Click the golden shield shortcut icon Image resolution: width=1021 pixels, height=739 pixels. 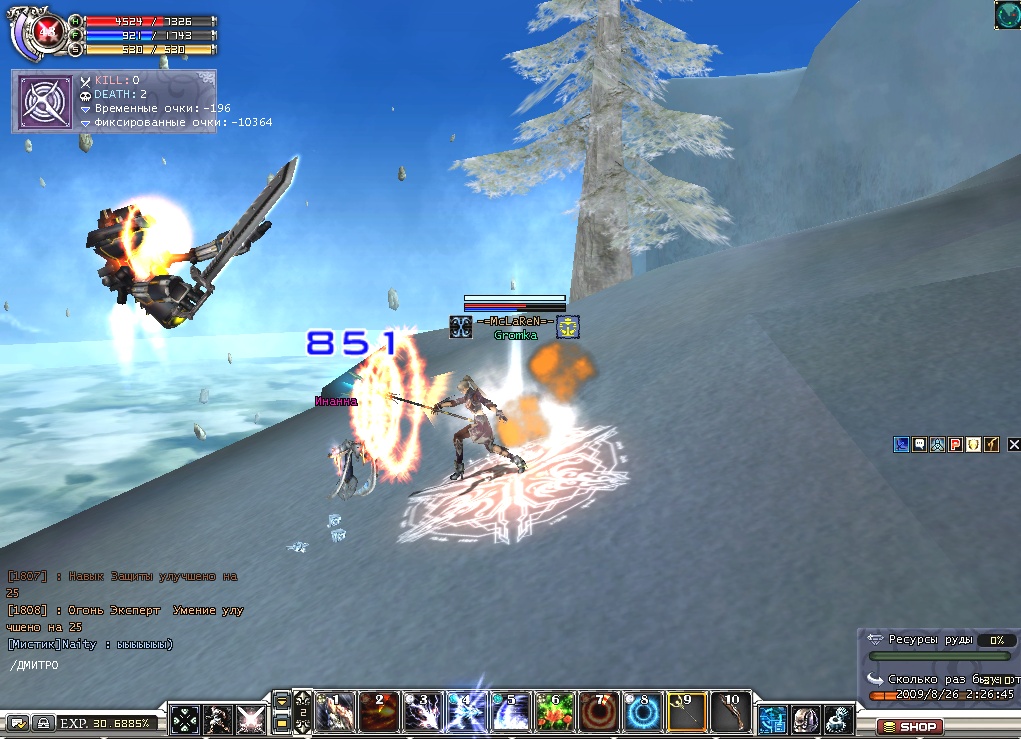(x=973, y=445)
